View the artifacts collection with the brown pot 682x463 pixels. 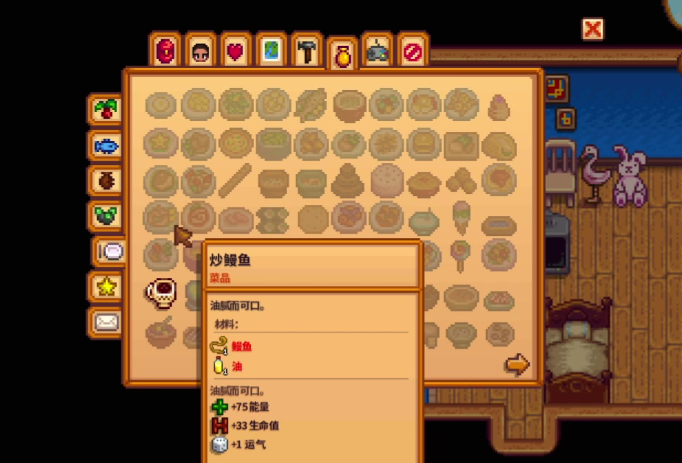105,180
